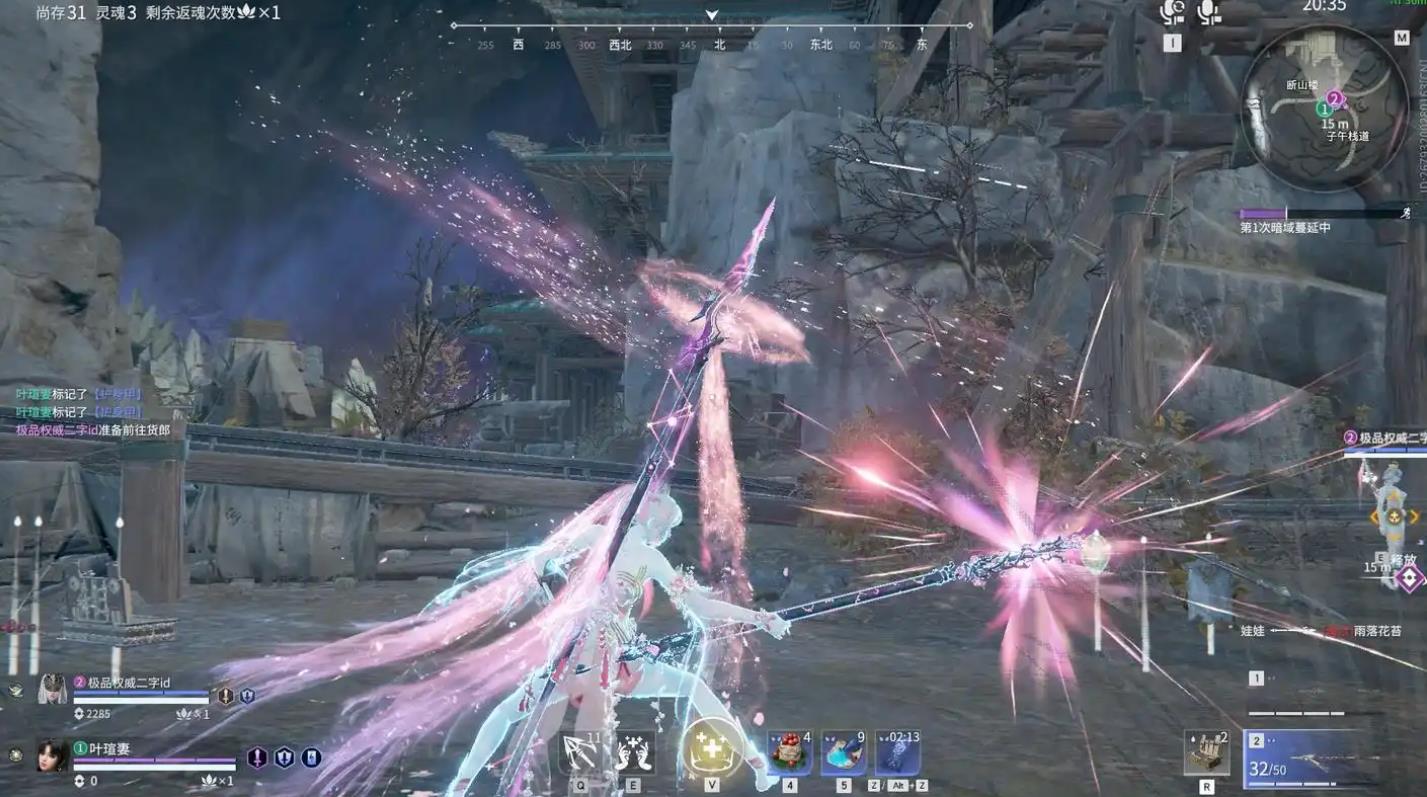Use the weapon repair kit slot
Screen dimensions: 1427x797
click(1207, 753)
